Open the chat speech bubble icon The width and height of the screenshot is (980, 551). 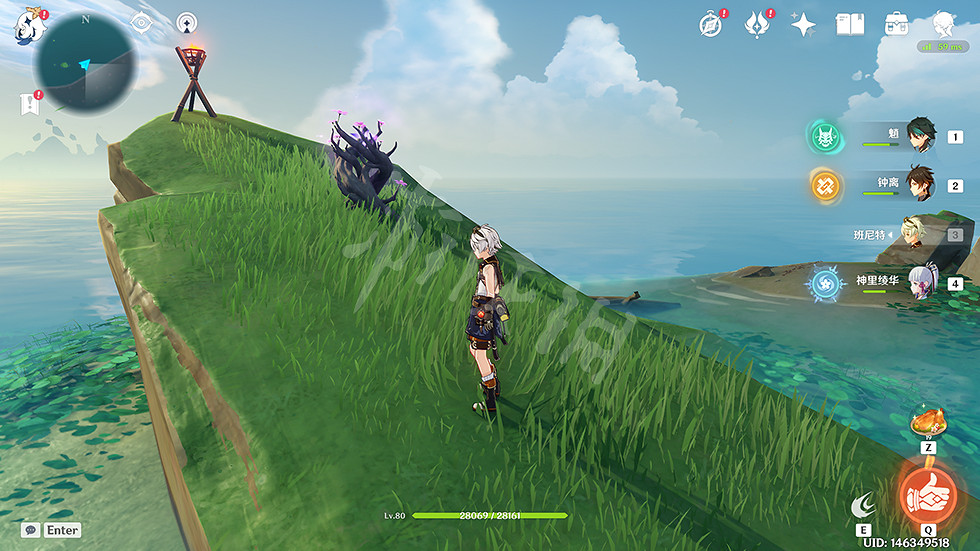point(31,530)
